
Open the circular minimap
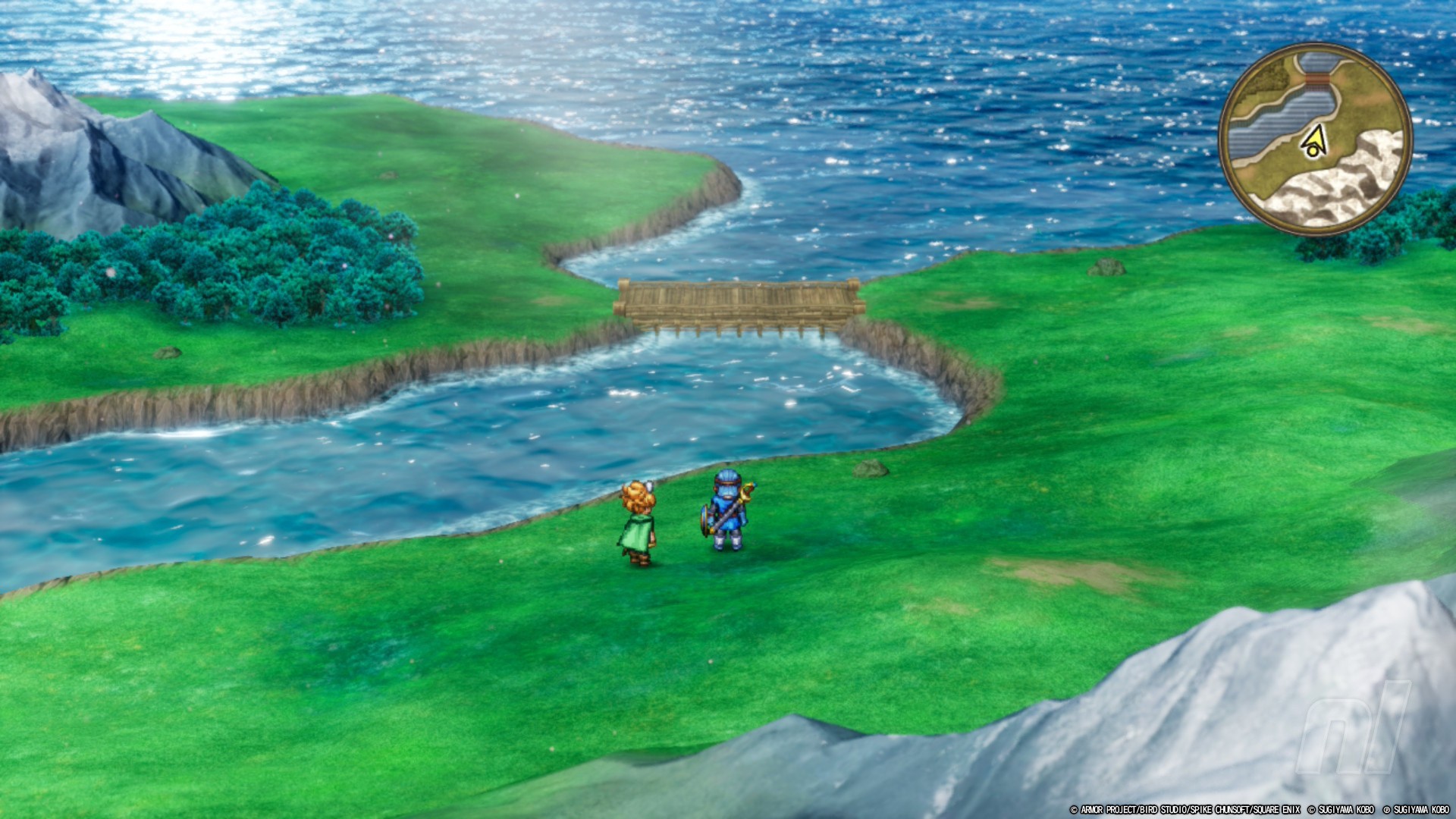pyautogui.click(x=1316, y=139)
